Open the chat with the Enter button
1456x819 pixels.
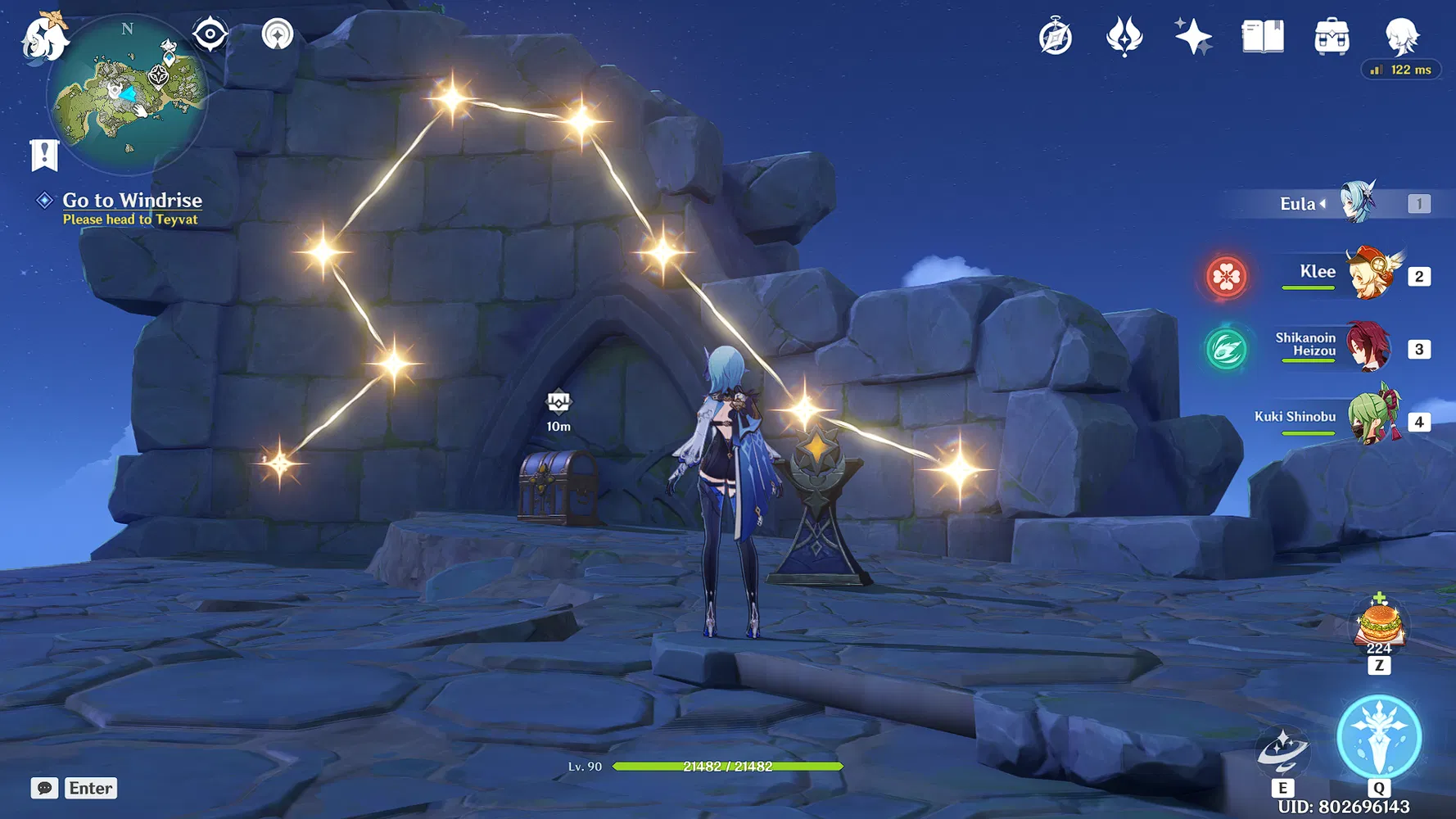click(x=90, y=788)
